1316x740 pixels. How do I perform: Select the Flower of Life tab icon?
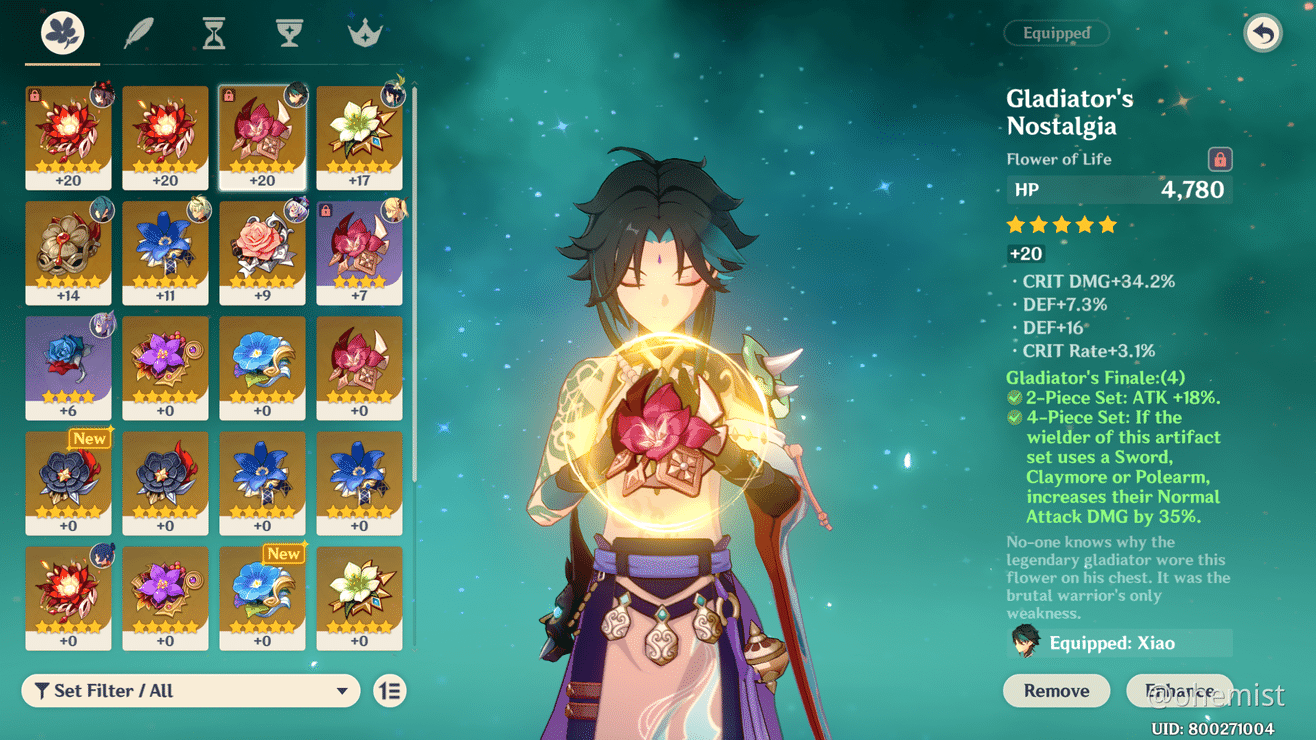[x=61, y=31]
